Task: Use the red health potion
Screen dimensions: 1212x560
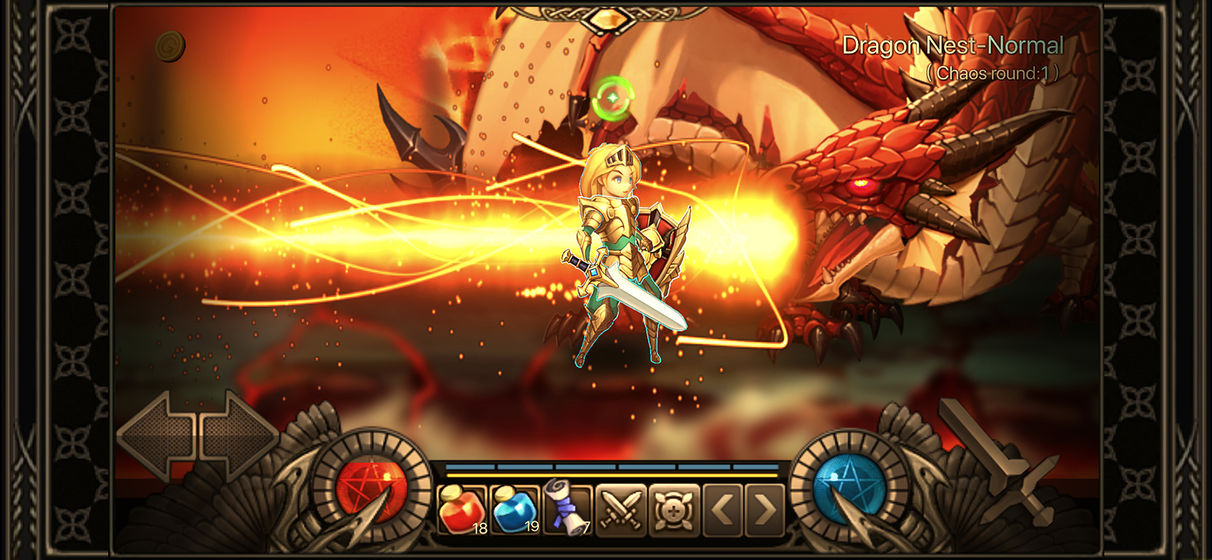Action: (x=462, y=509)
